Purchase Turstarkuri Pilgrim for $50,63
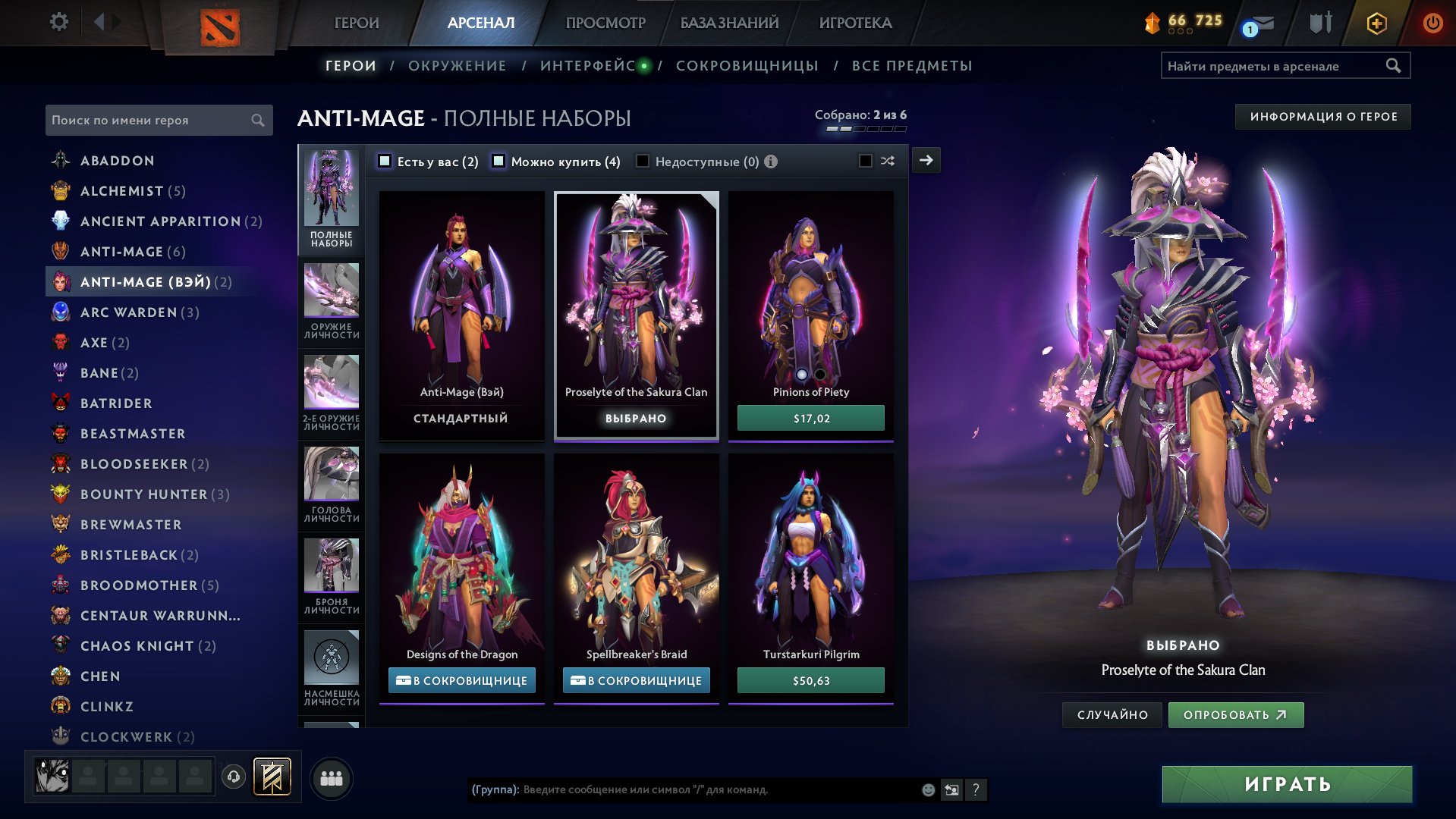 point(810,681)
